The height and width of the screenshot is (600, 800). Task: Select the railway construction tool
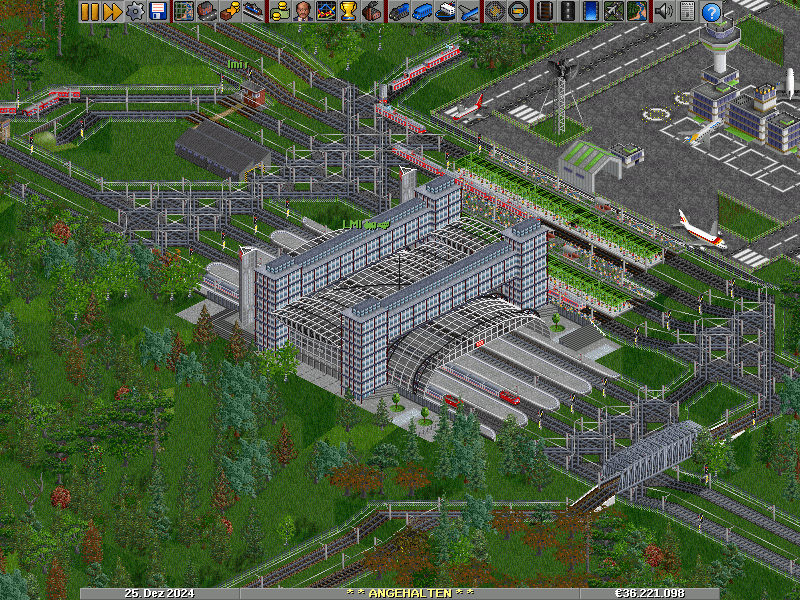pyautogui.click(x=544, y=11)
